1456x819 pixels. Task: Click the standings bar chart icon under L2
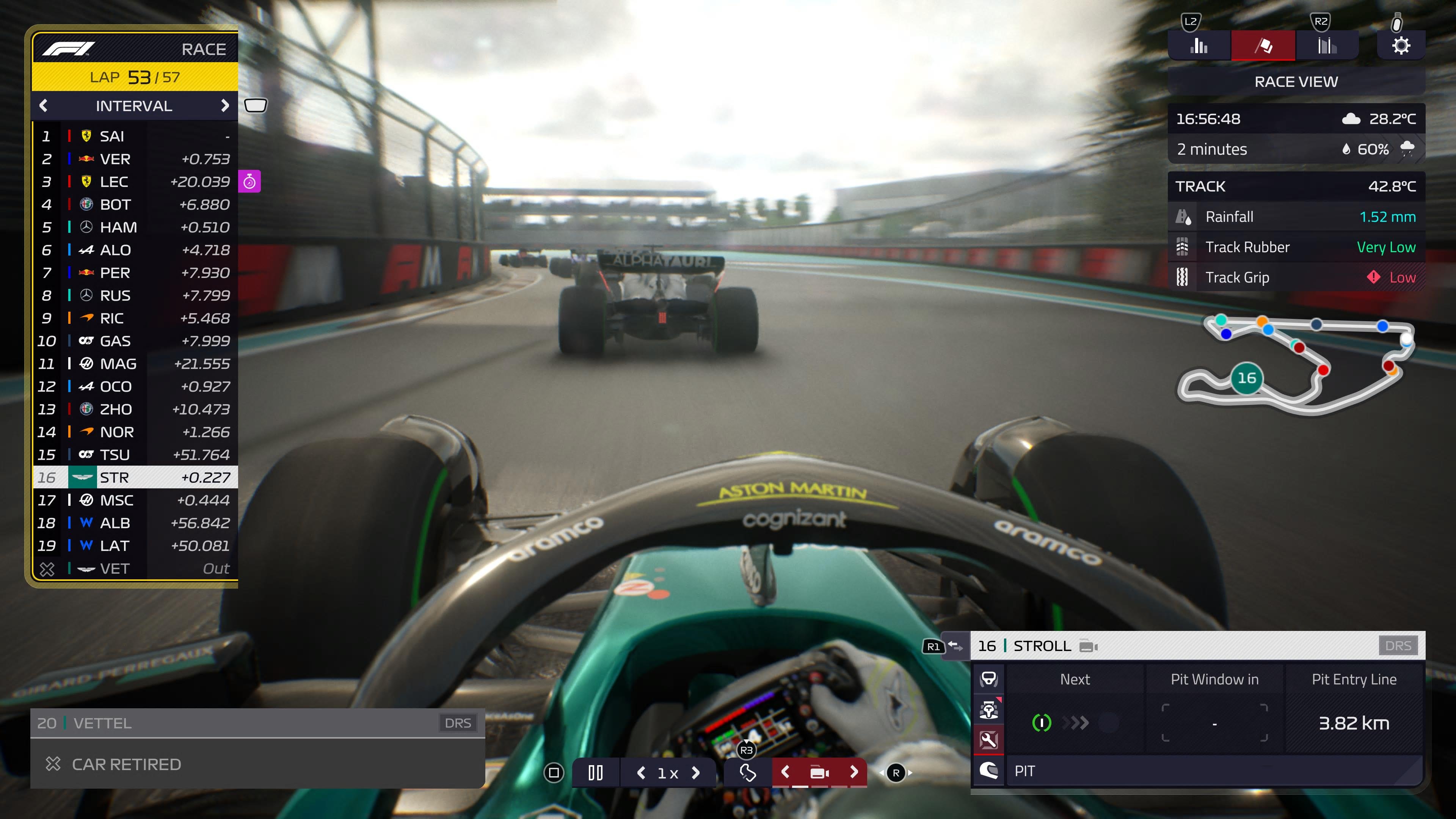click(1198, 45)
